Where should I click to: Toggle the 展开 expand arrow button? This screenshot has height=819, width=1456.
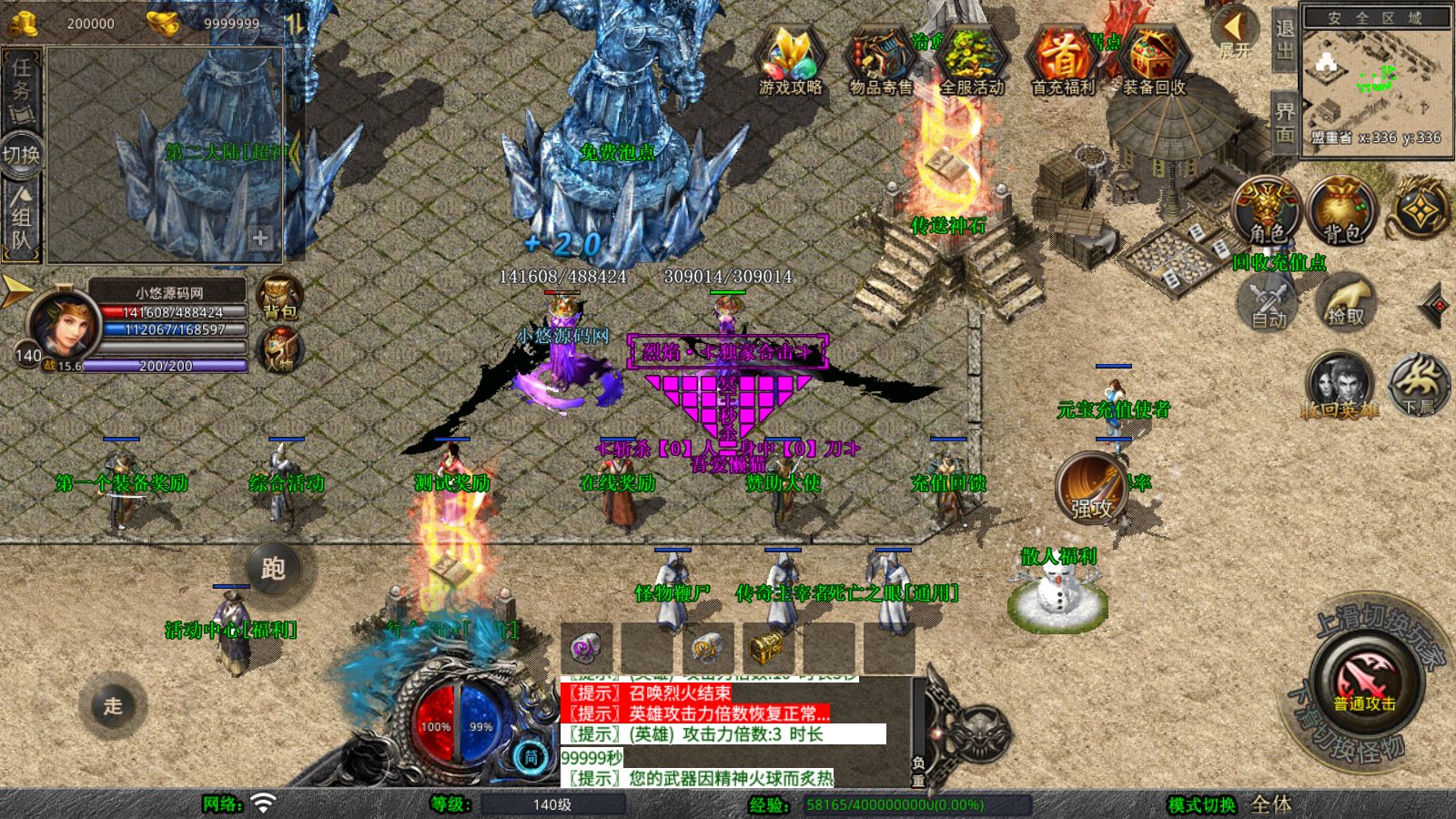tap(1235, 33)
